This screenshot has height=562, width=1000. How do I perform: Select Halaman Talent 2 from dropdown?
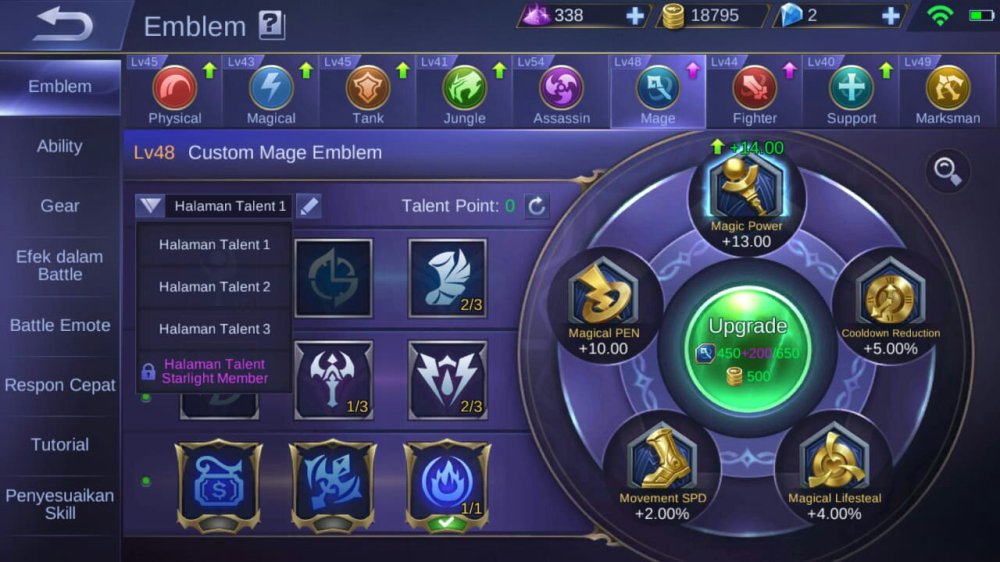click(x=214, y=287)
